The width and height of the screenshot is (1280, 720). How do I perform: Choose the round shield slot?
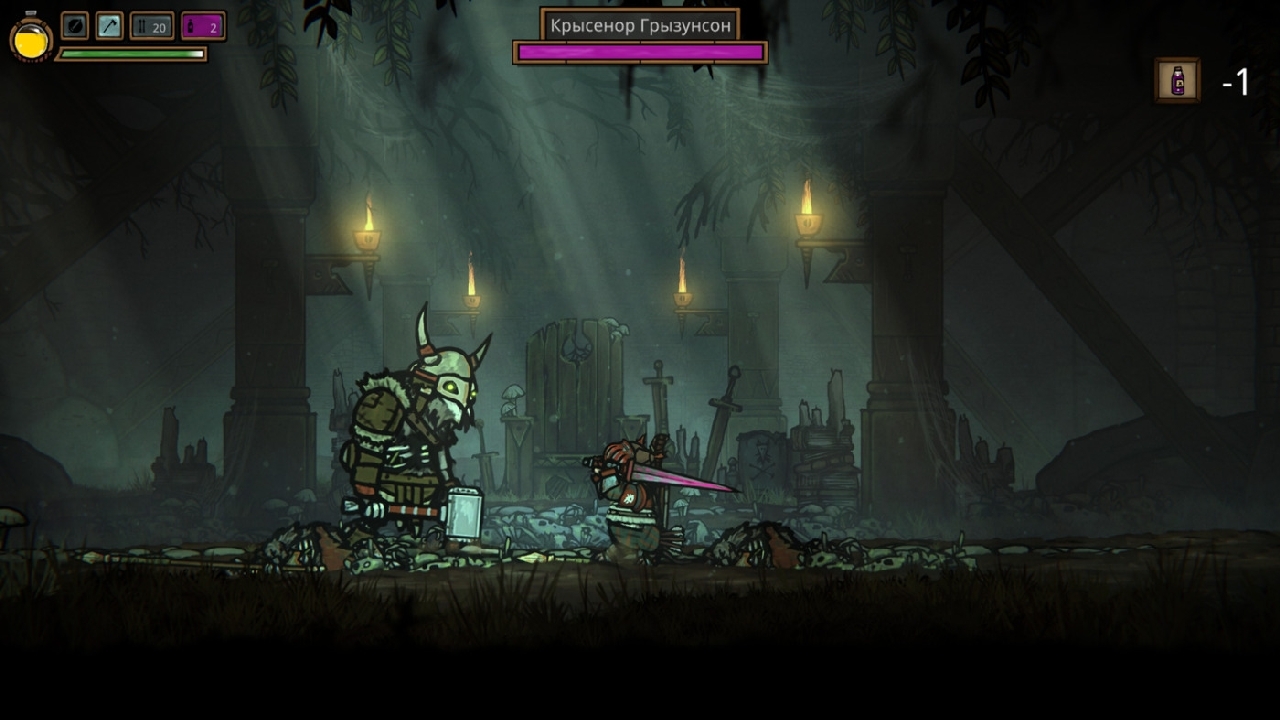point(75,26)
